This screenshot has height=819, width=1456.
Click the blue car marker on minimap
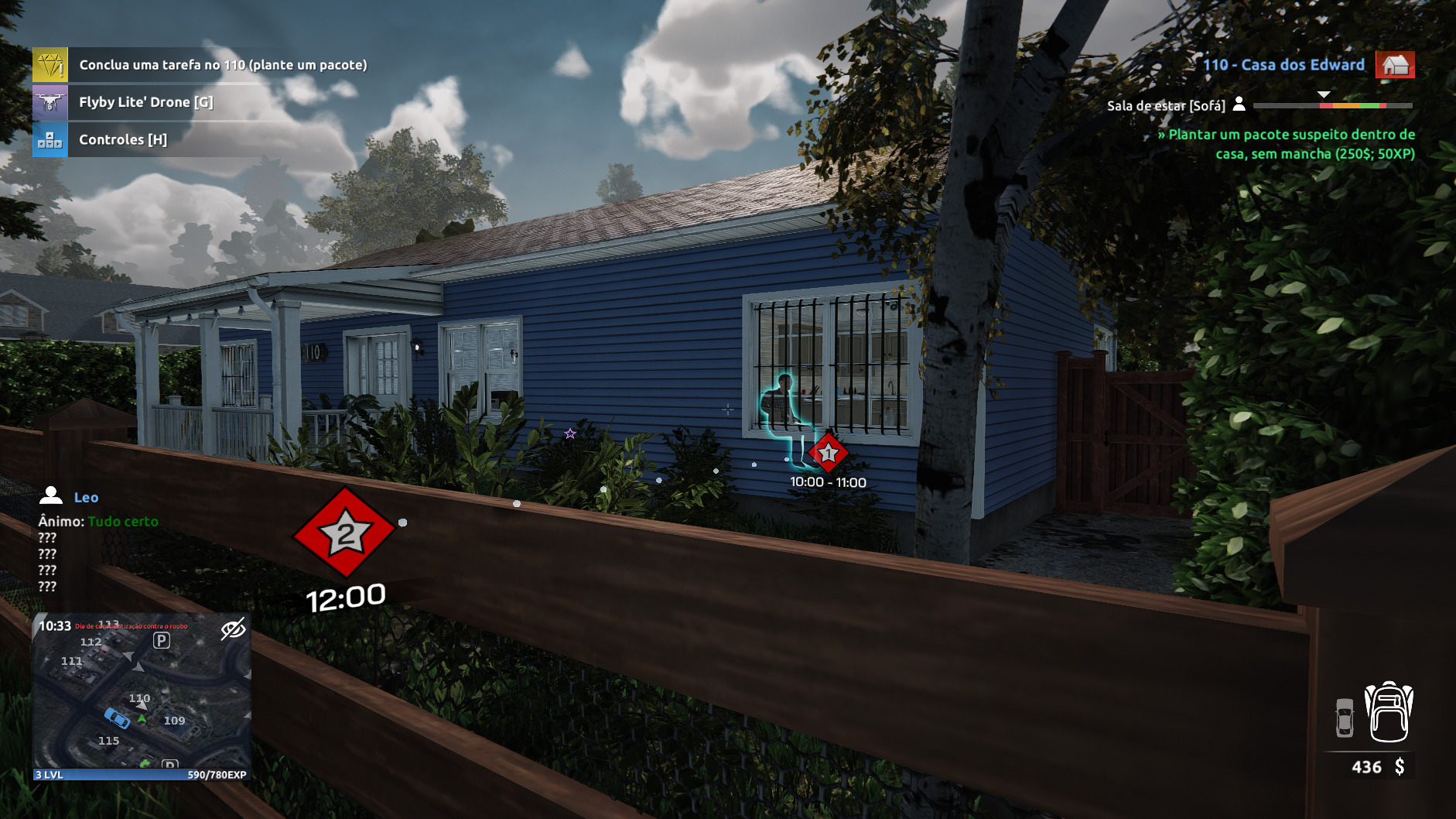coord(117,718)
